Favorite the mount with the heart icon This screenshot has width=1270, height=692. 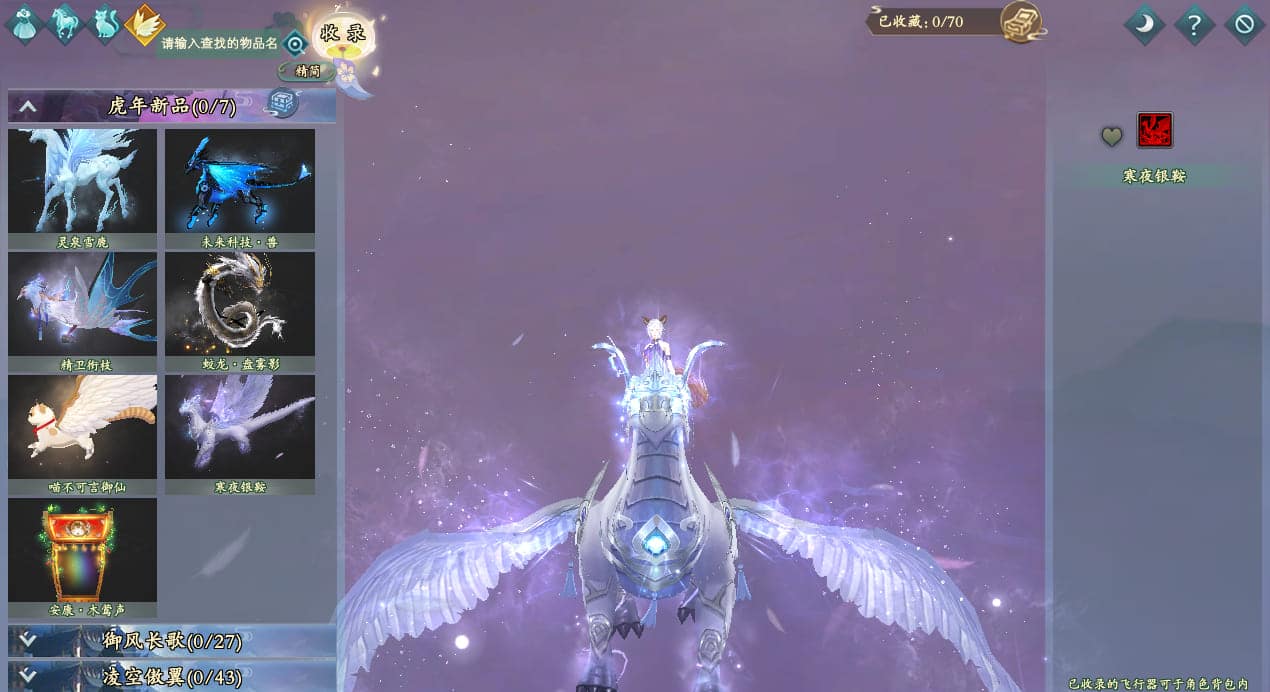[1112, 136]
